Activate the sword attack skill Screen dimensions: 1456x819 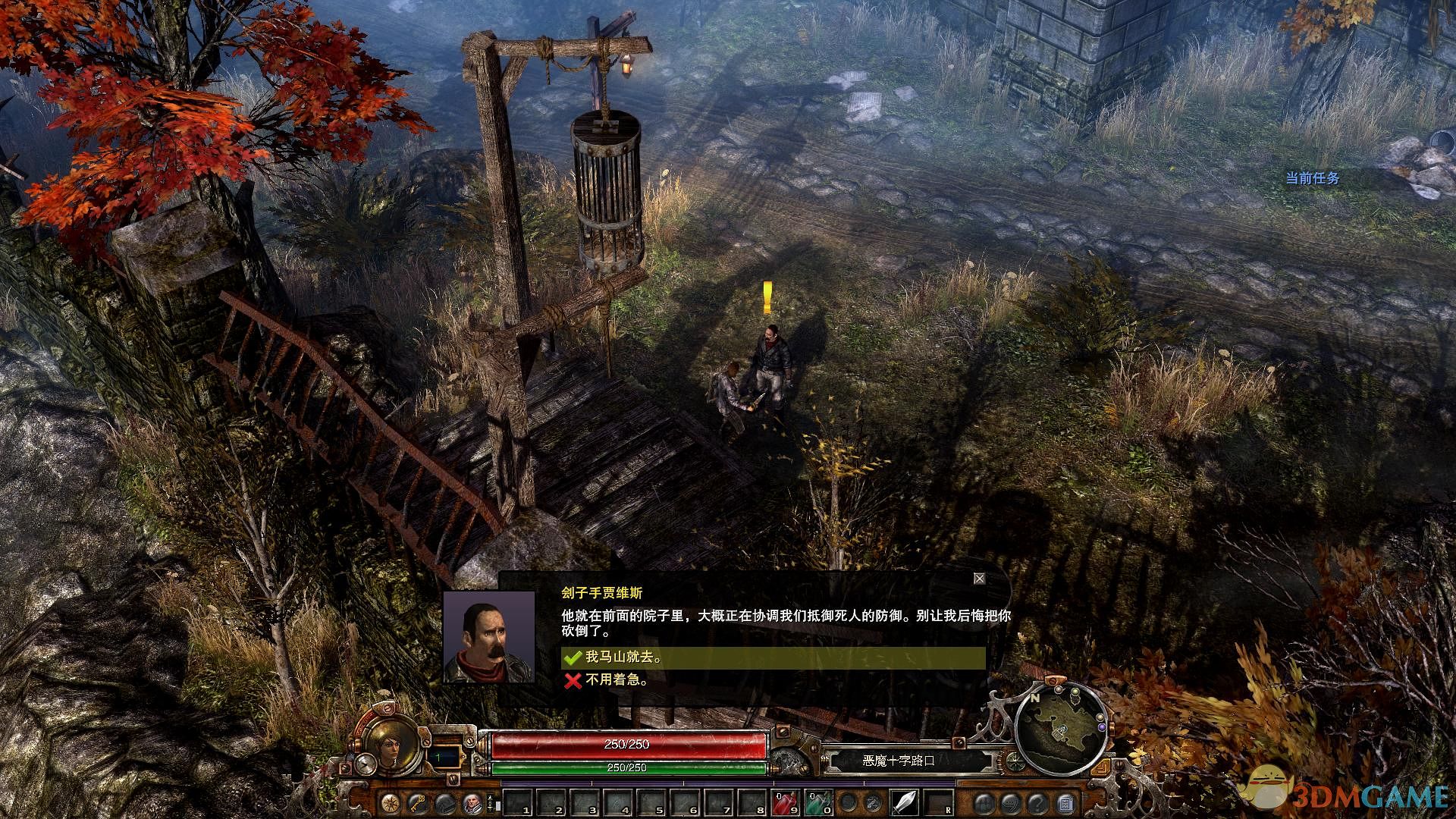pos(905,802)
